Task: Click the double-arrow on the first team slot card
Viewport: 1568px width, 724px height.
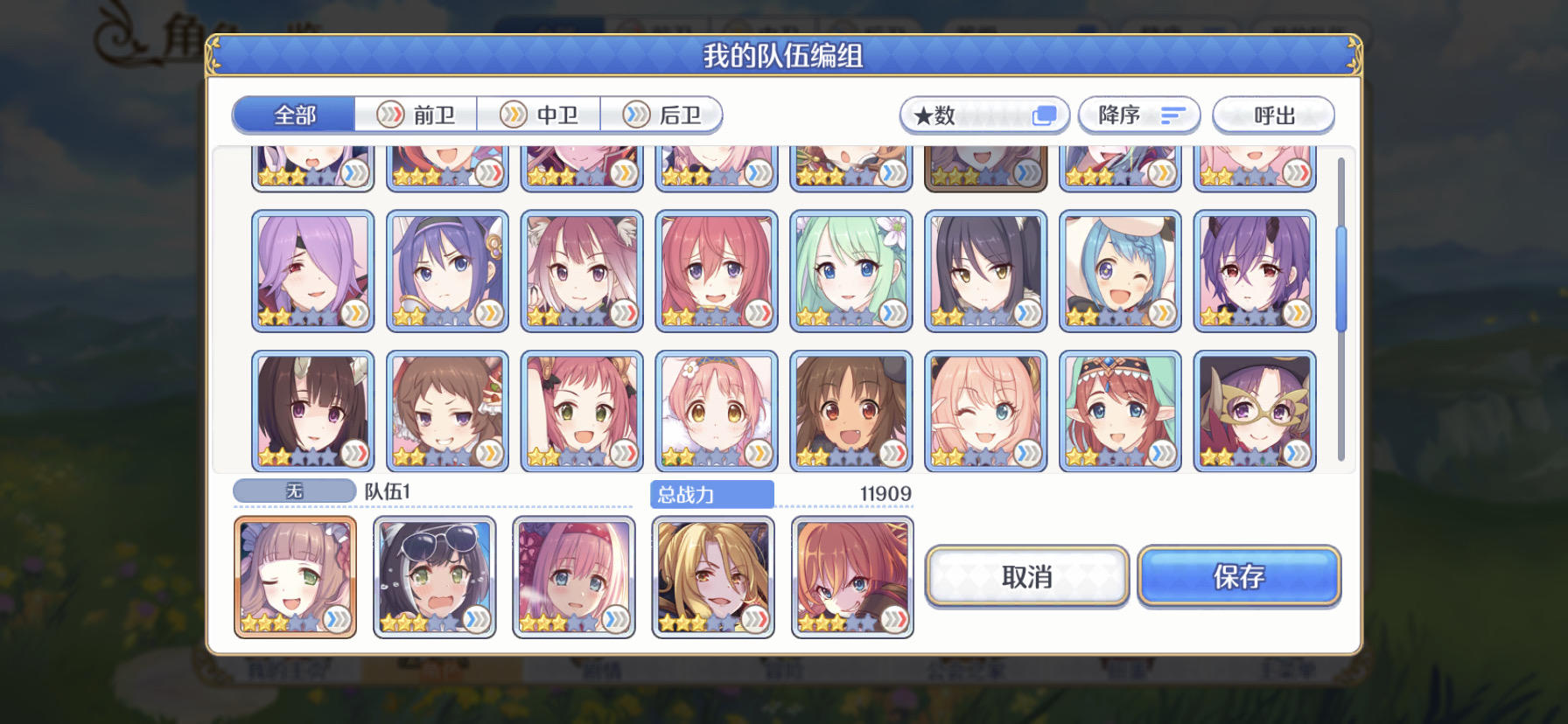Action: (x=337, y=623)
